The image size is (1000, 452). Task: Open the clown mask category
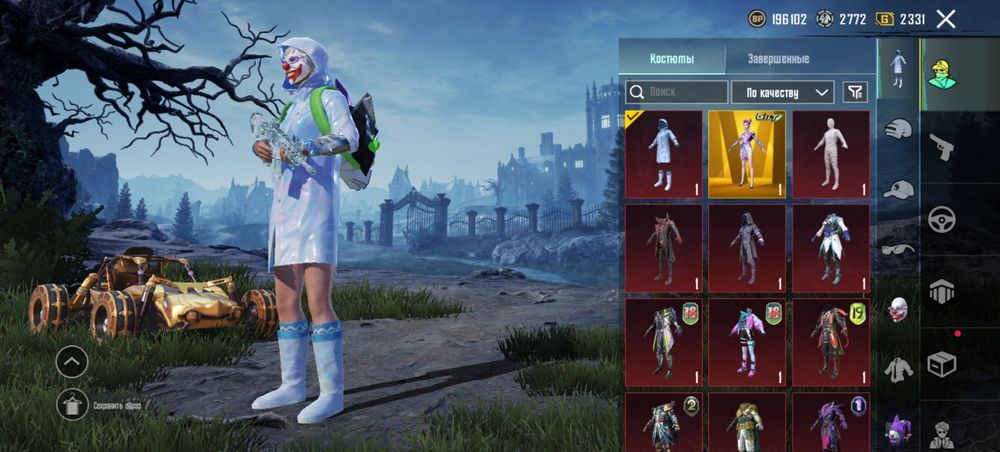pos(899,309)
